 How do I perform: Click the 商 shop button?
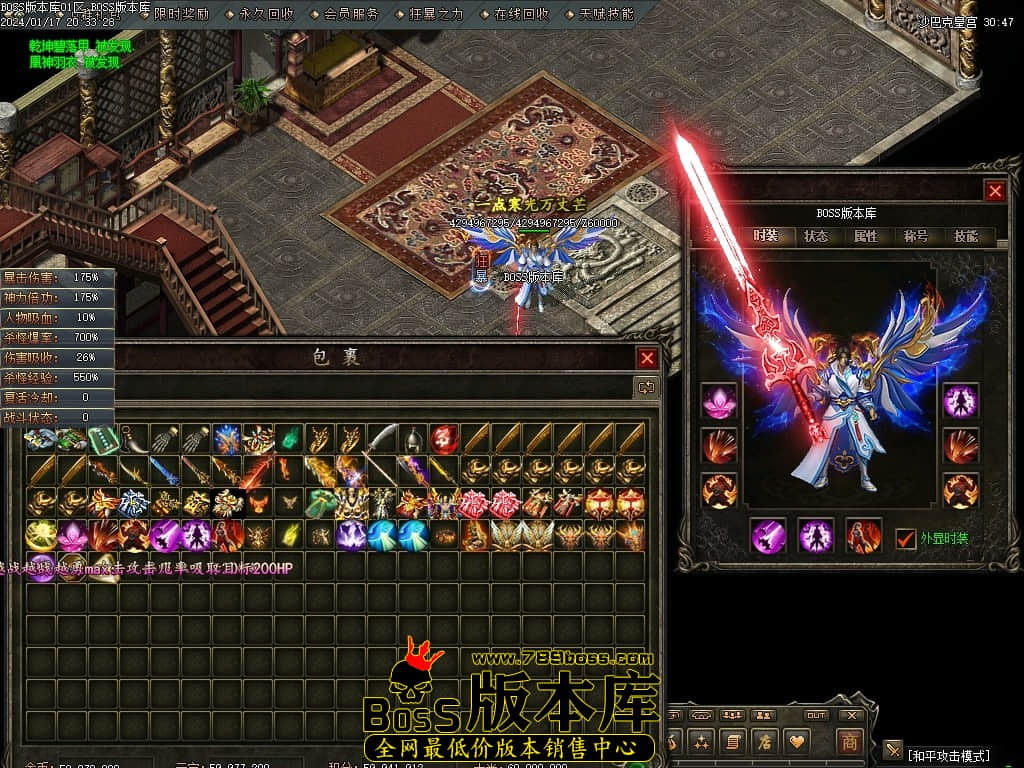849,742
